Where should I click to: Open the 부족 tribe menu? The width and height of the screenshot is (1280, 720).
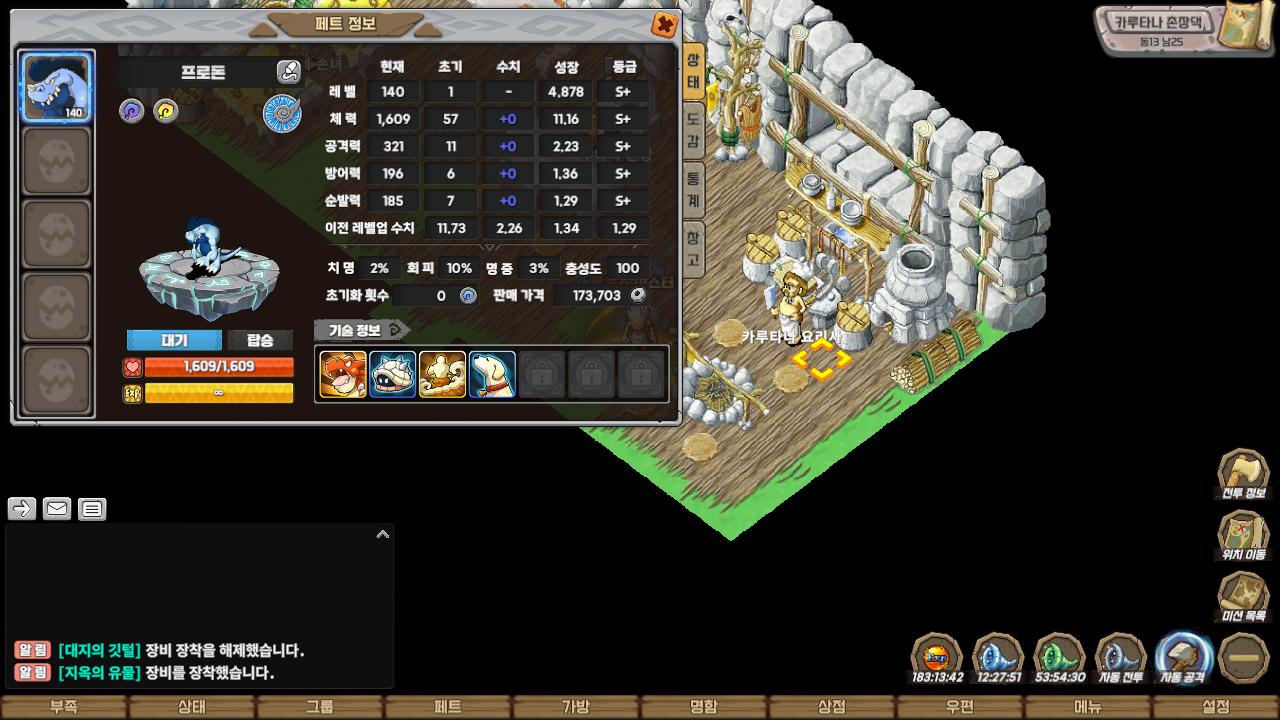tap(64, 707)
